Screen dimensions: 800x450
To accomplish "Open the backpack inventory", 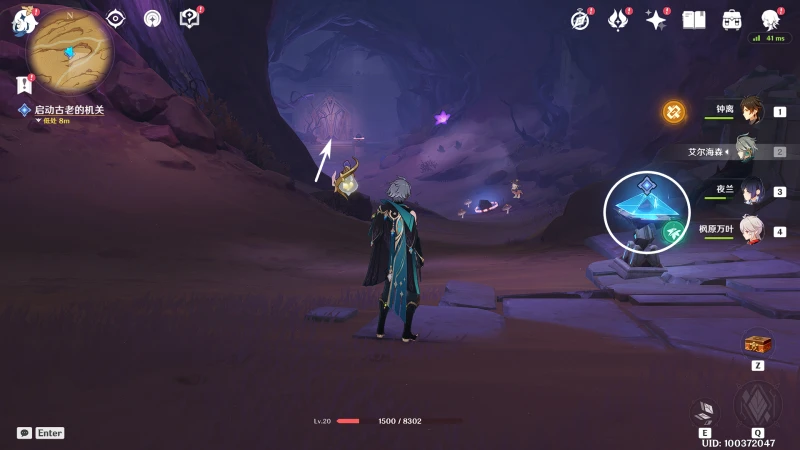I will [x=732, y=20].
